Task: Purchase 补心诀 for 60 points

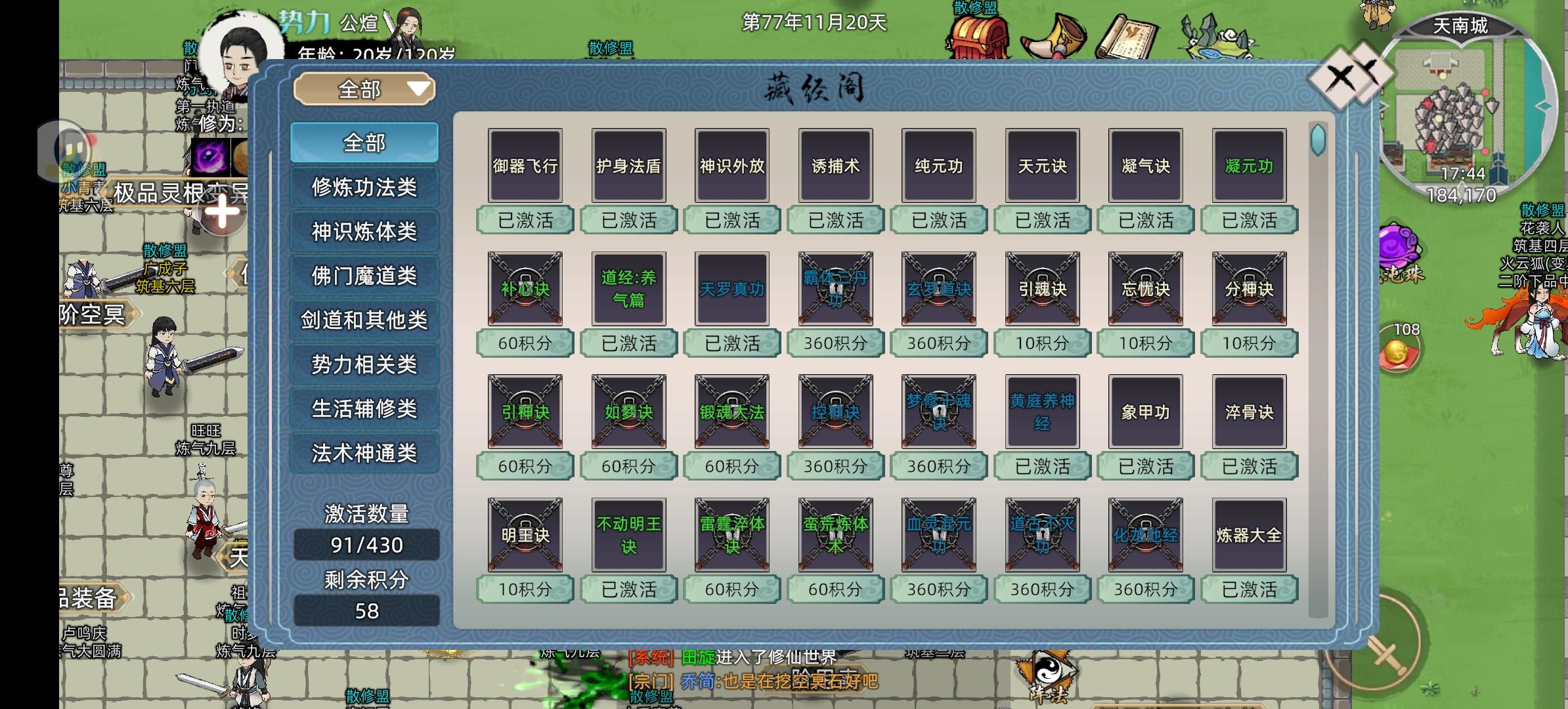Action: click(525, 342)
